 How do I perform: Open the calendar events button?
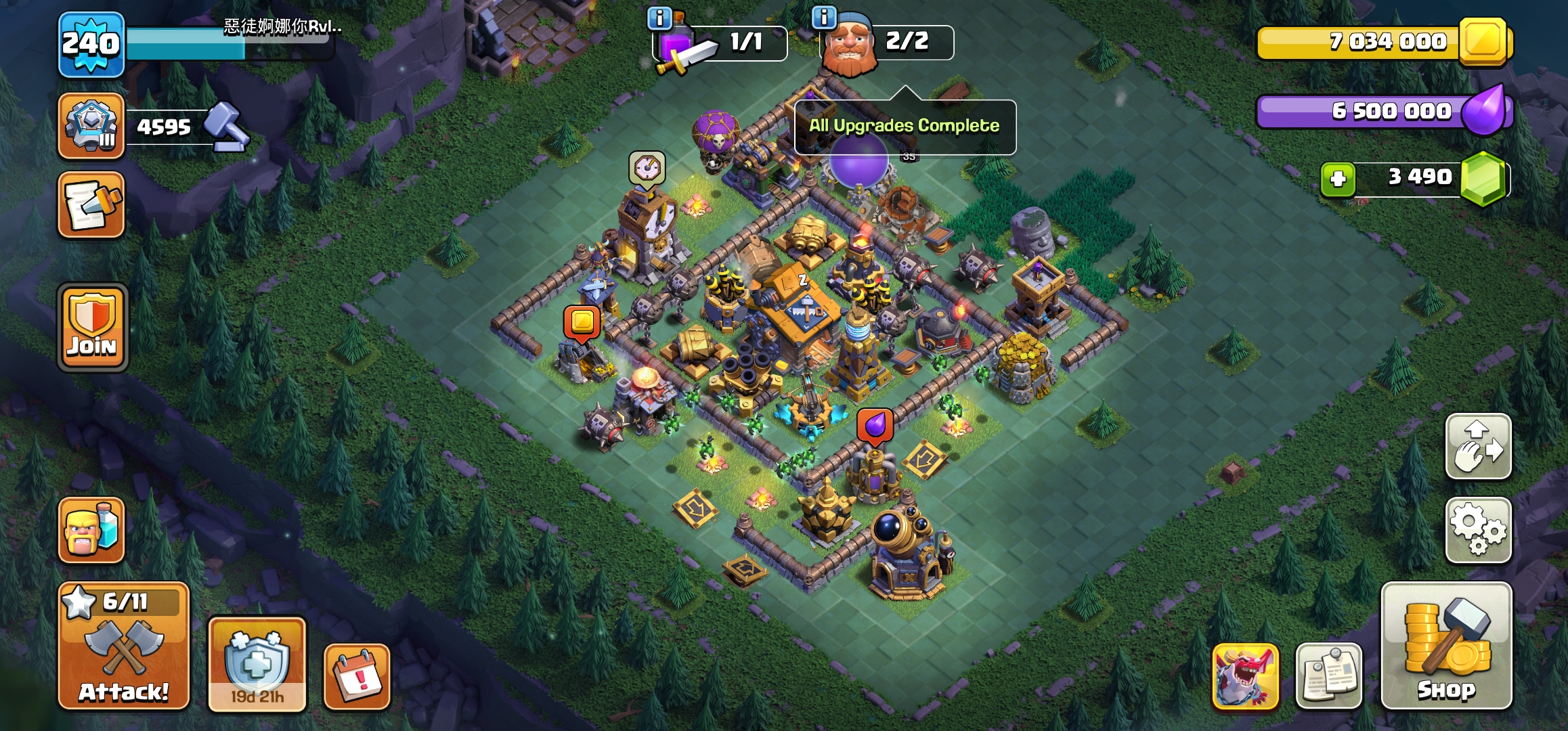click(357, 677)
